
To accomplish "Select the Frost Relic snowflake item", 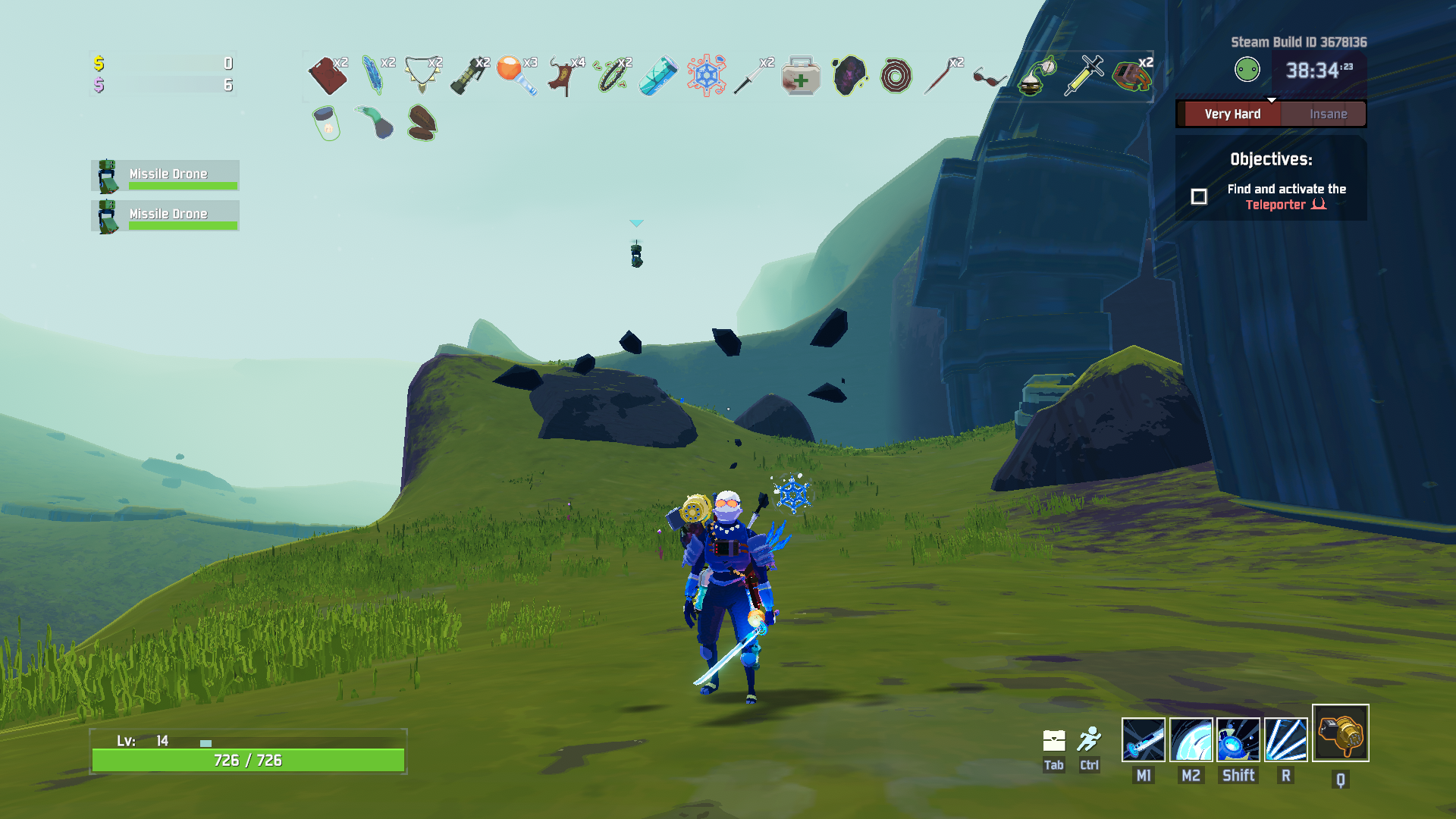I will coord(706,75).
